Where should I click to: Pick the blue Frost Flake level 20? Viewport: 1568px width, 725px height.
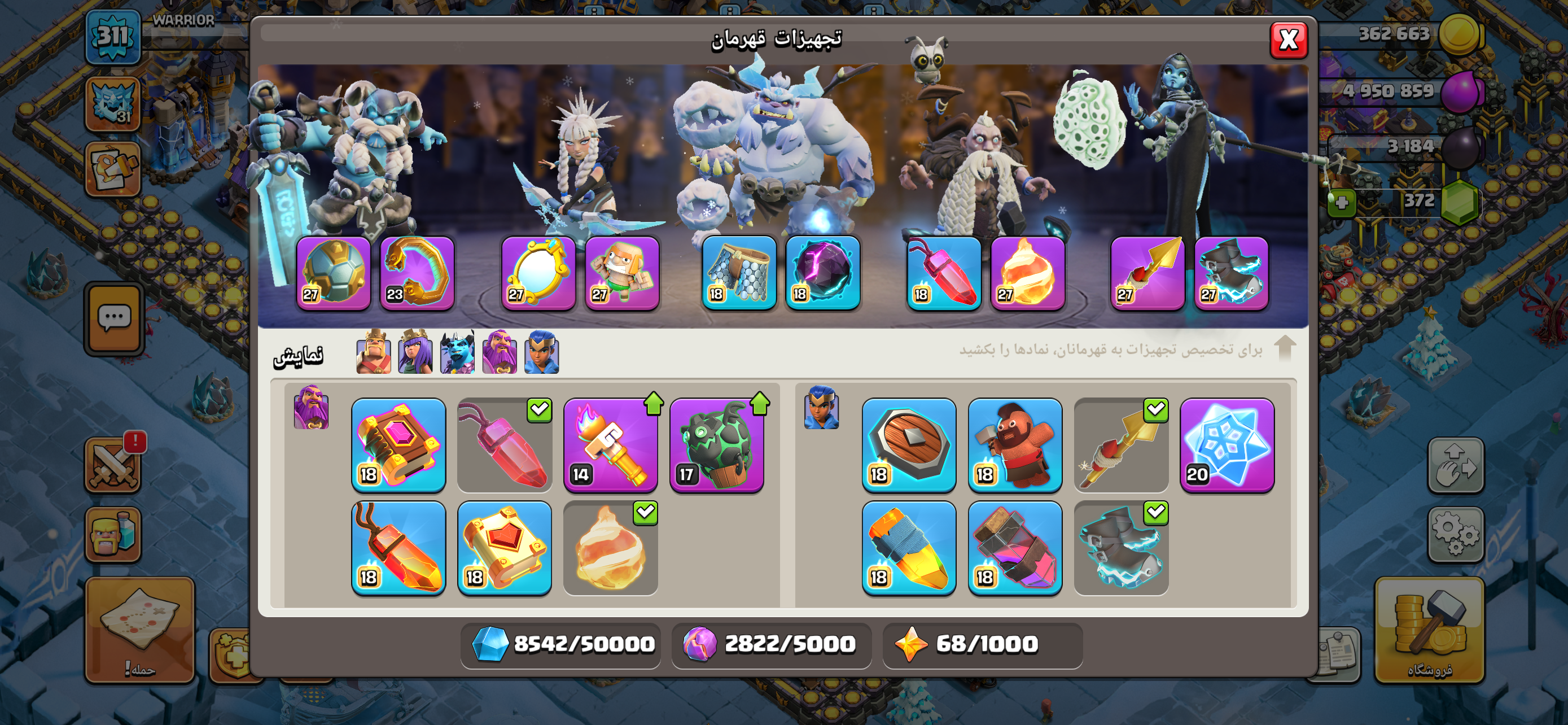[1227, 444]
